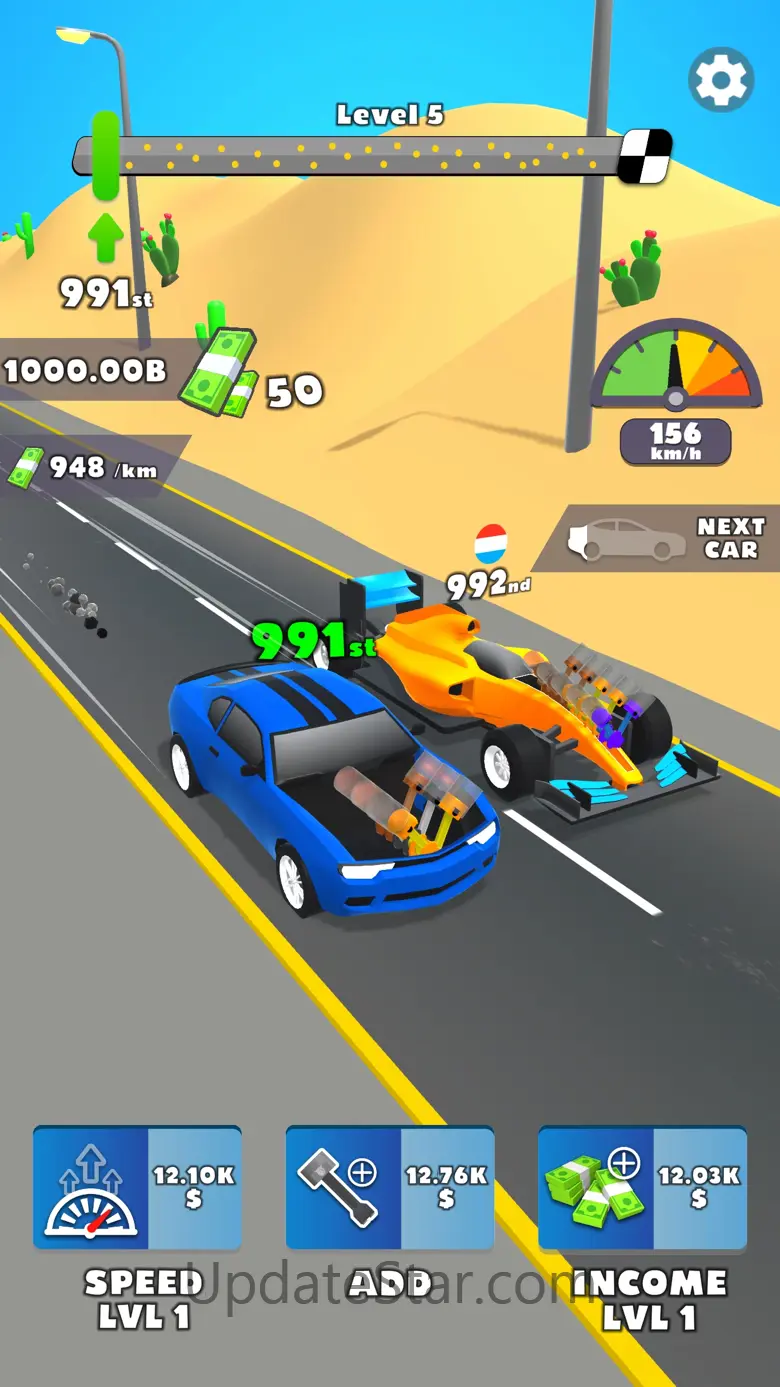Image resolution: width=780 pixels, height=1387 pixels.
Task: Buy the Speed LVL 1 upgrade
Action: tap(137, 1187)
